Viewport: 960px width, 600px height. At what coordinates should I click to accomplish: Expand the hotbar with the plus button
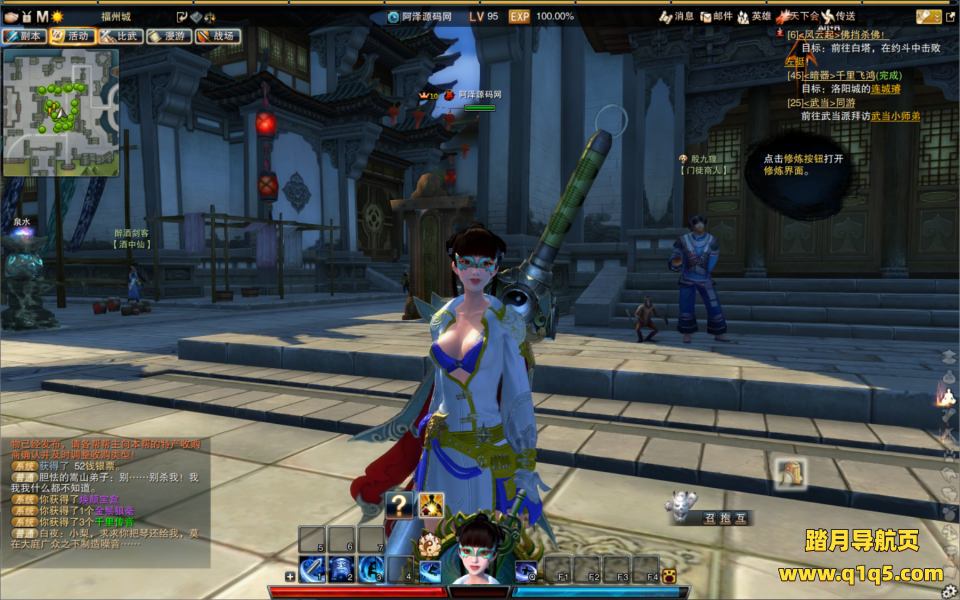point(290,576)
